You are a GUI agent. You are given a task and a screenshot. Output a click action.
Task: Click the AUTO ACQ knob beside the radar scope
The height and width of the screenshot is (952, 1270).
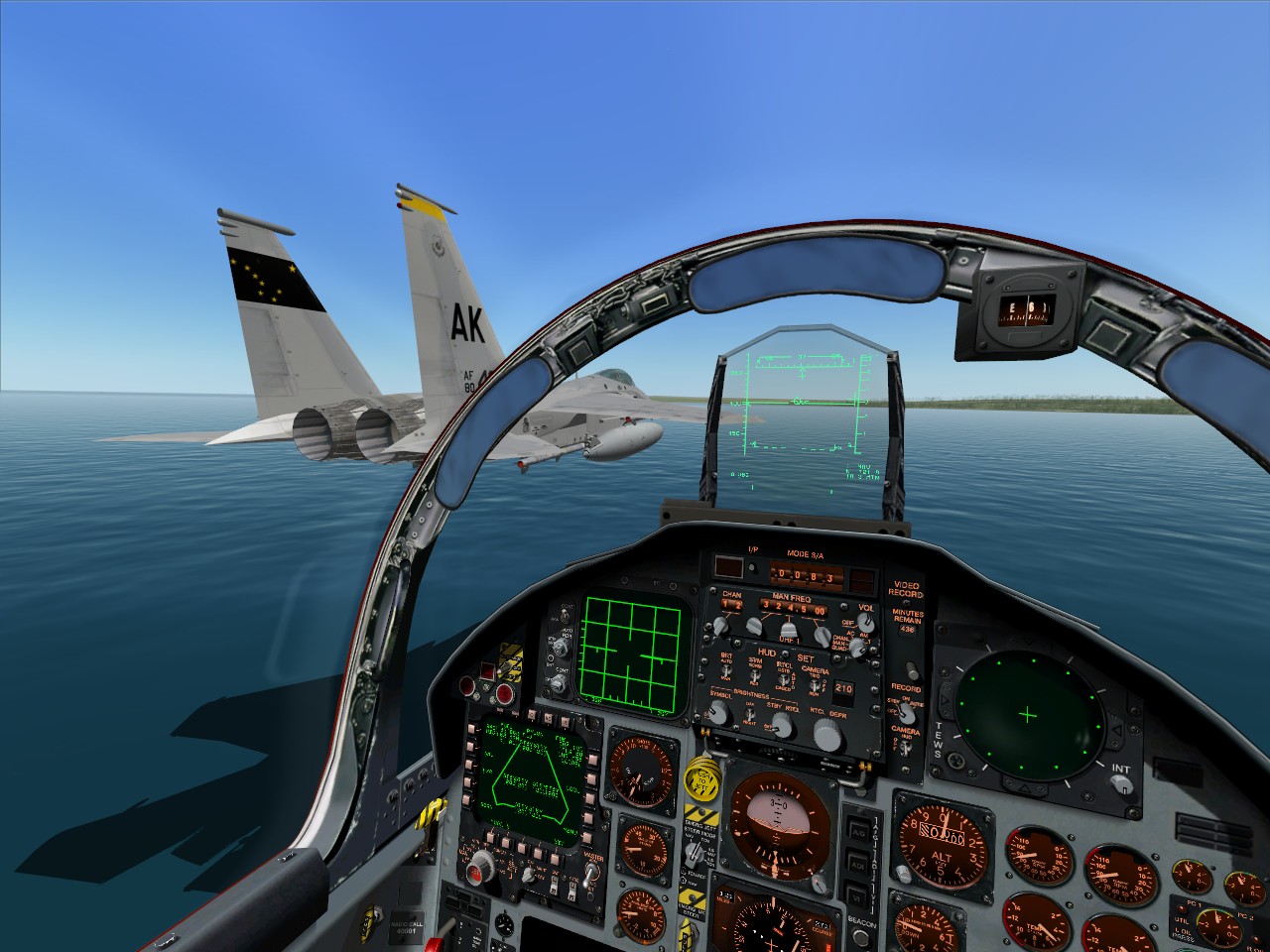point(559,645)
